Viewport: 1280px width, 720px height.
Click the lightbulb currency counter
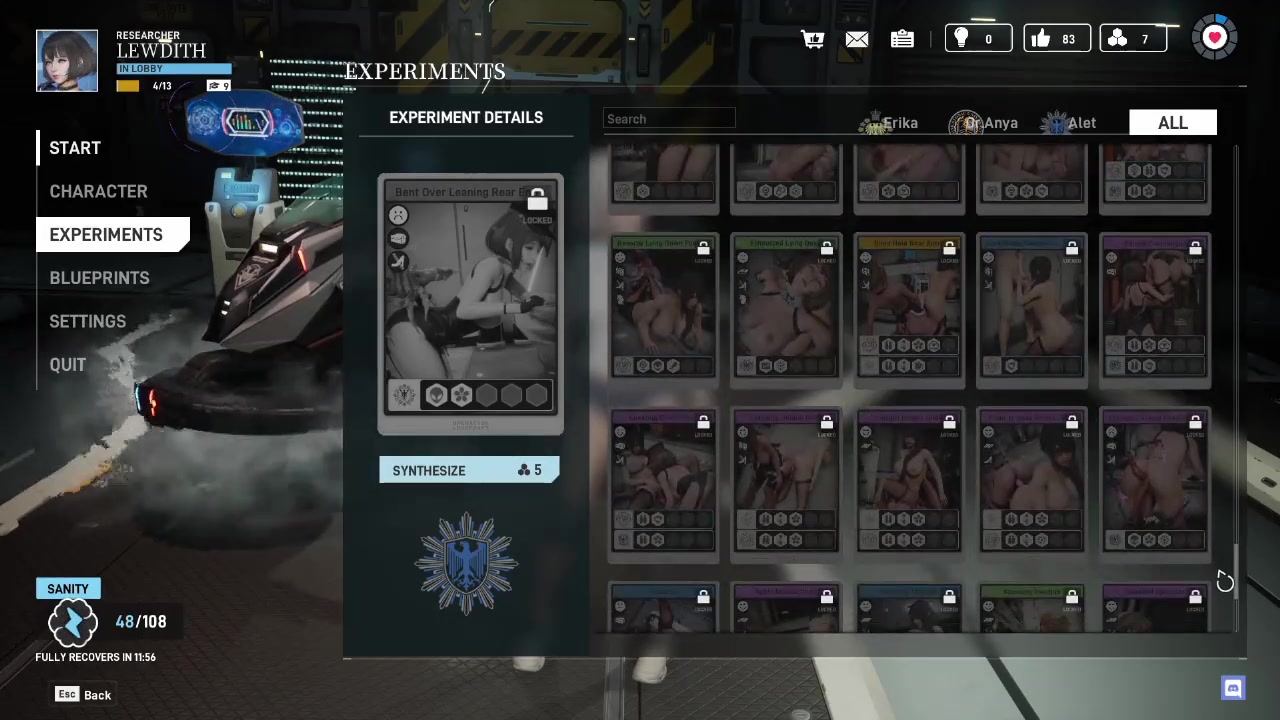[977, 39]
